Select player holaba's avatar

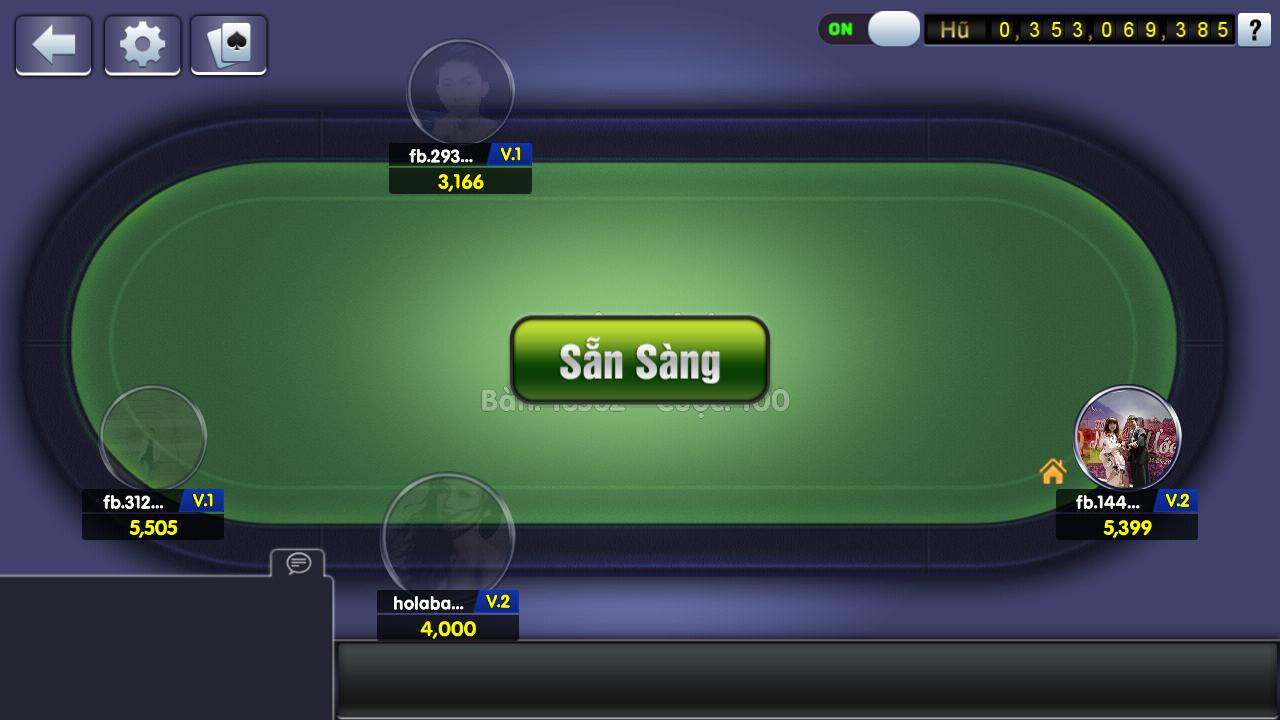[448, 538]
